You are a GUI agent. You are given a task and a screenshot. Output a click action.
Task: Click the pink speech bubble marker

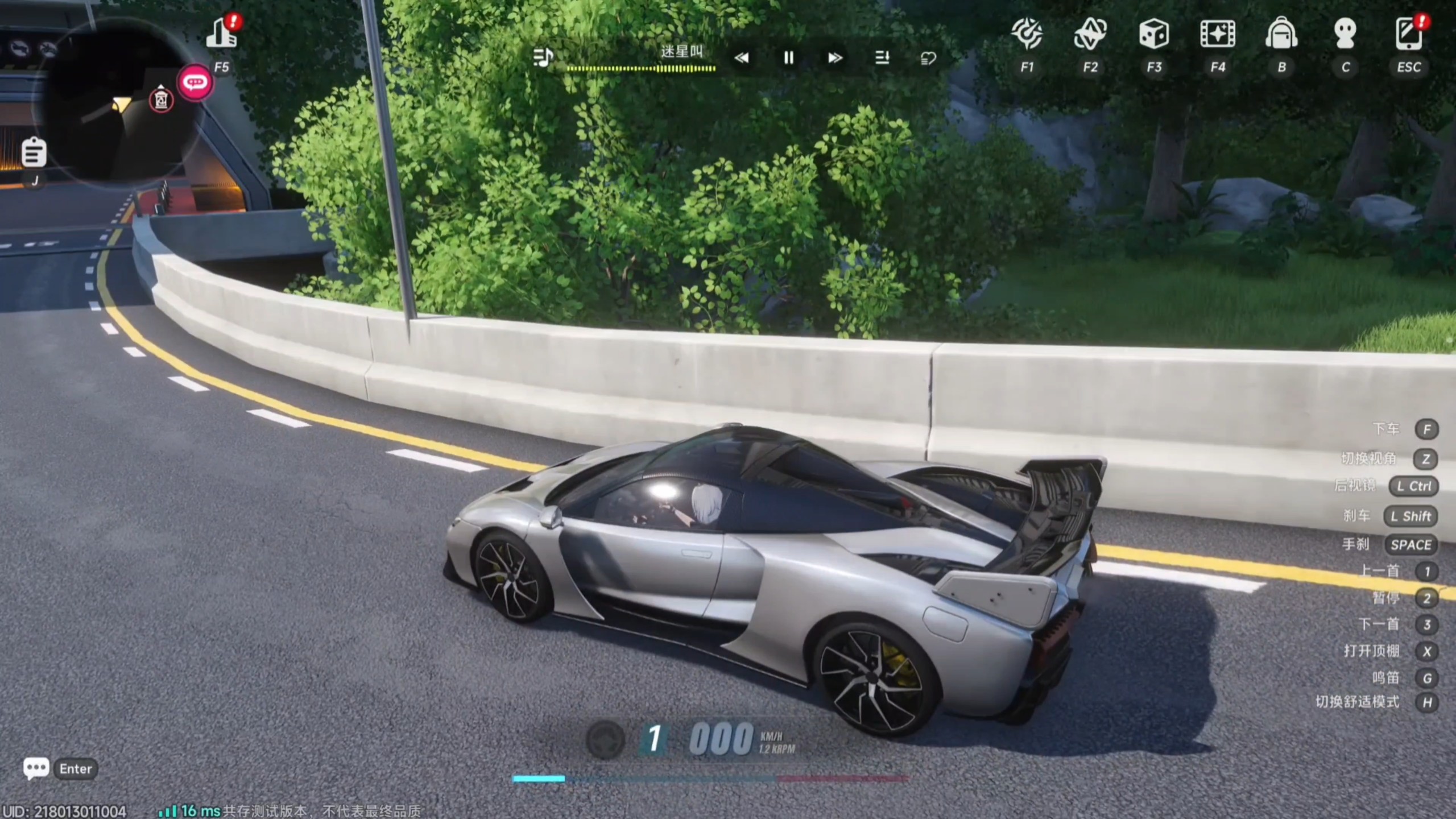(x=195, y=83)
